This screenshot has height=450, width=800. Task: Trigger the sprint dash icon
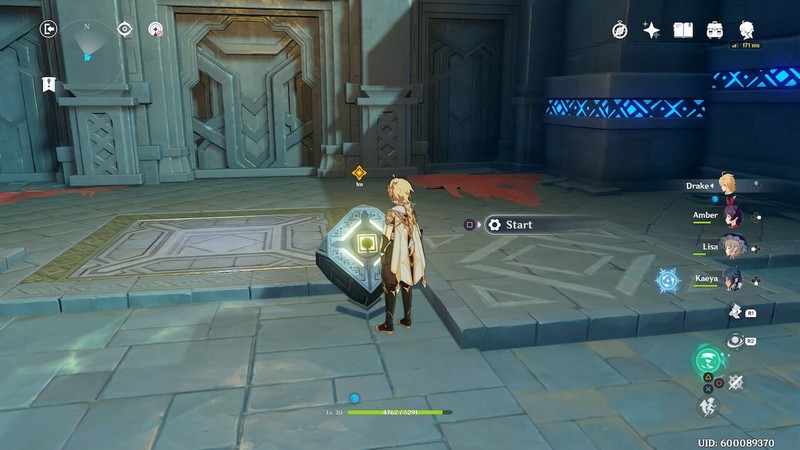click(708, 406)
